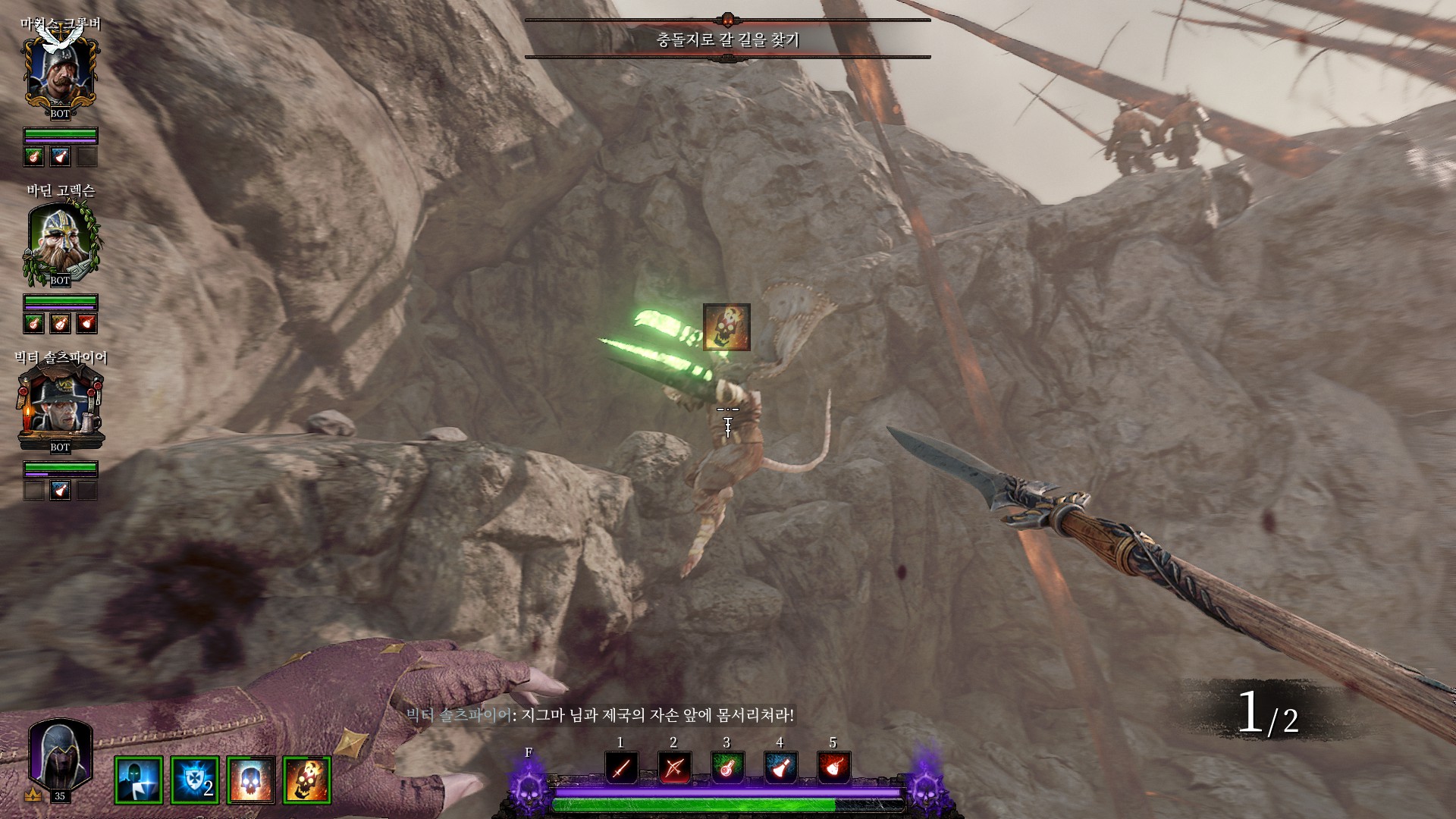
Task: Click Bardin's yellow potion item icon
Action: [60, 324]
